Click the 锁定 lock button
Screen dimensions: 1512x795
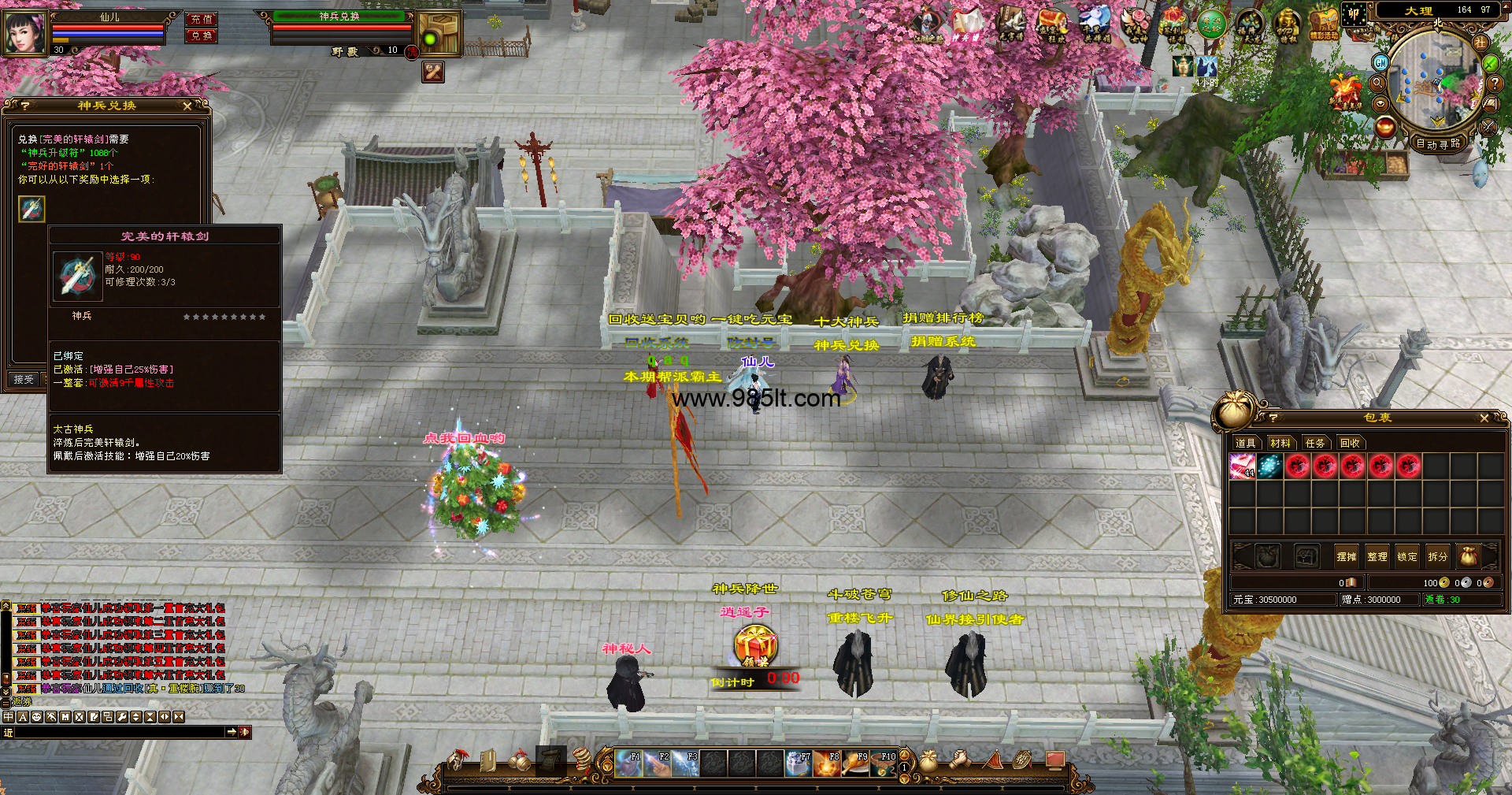pyautogui.click(x=1406, y=557)
